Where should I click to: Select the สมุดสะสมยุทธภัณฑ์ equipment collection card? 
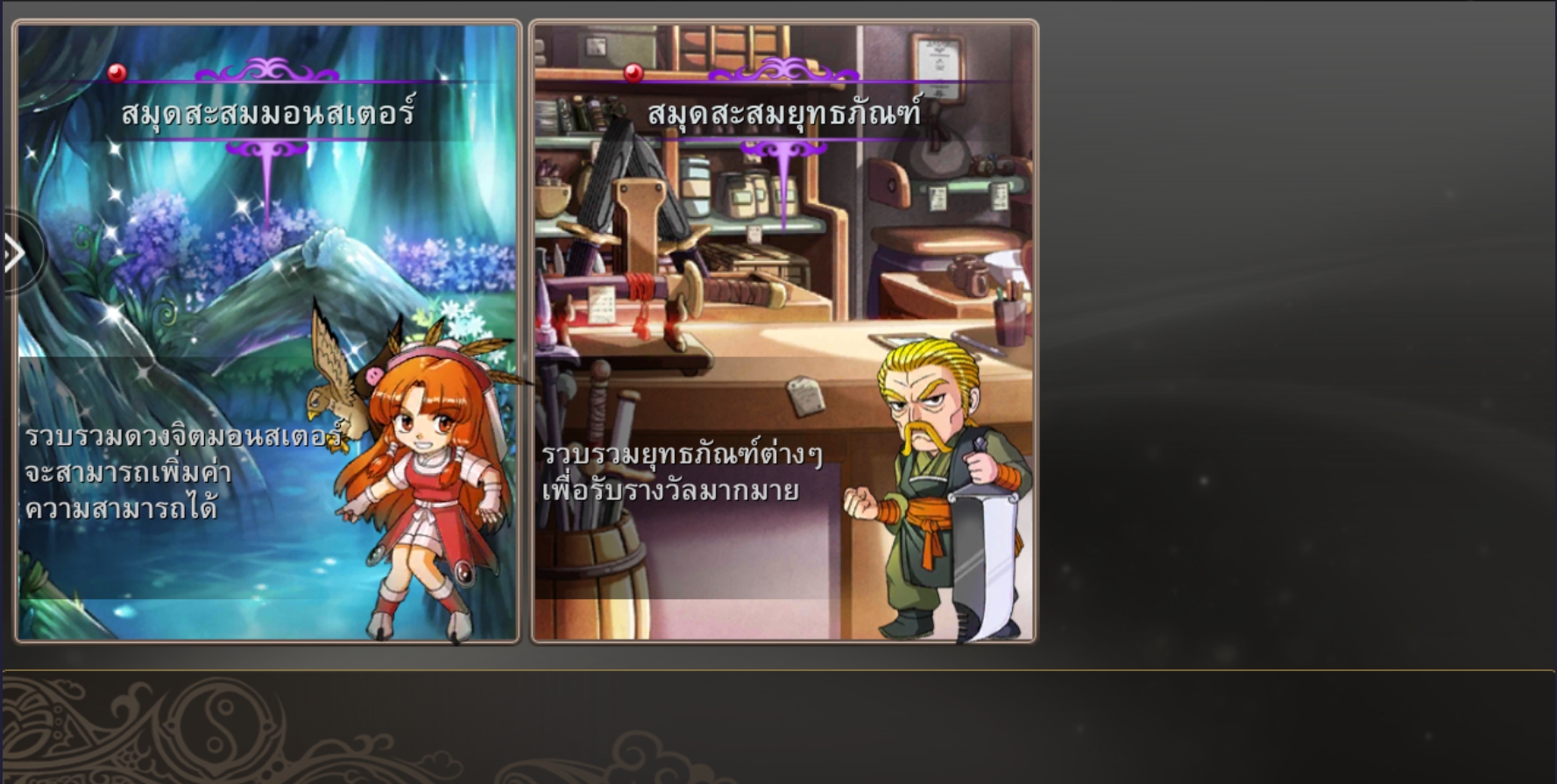(783, 333)
